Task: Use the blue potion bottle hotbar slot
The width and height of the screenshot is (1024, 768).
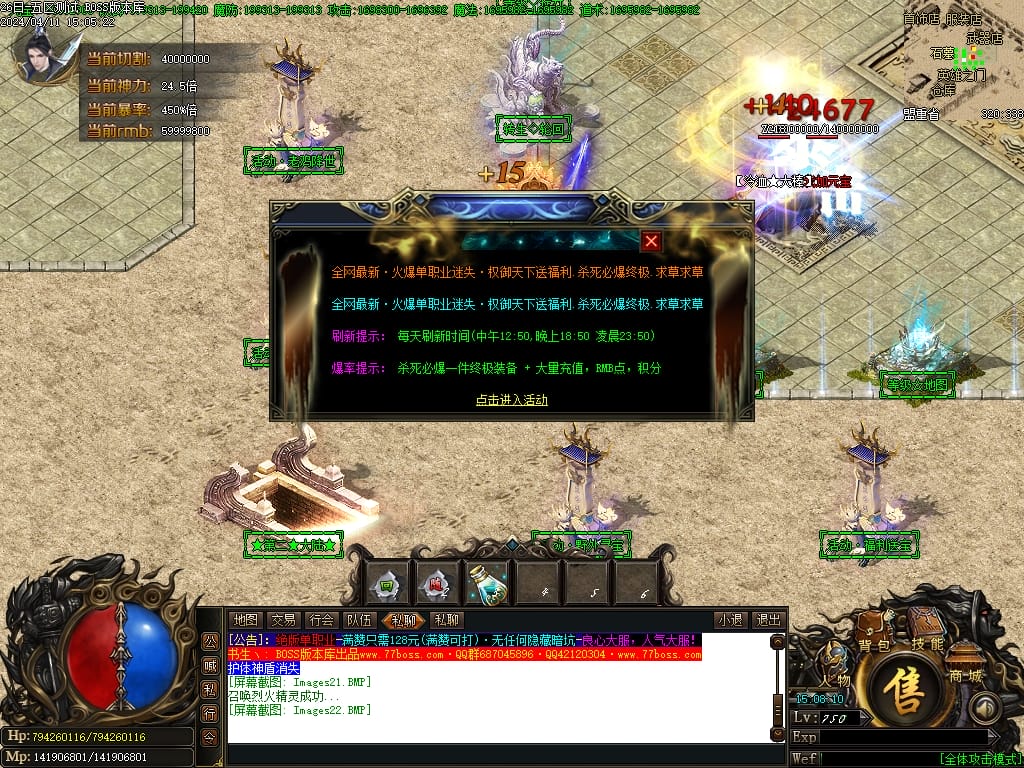Action: 488,585
